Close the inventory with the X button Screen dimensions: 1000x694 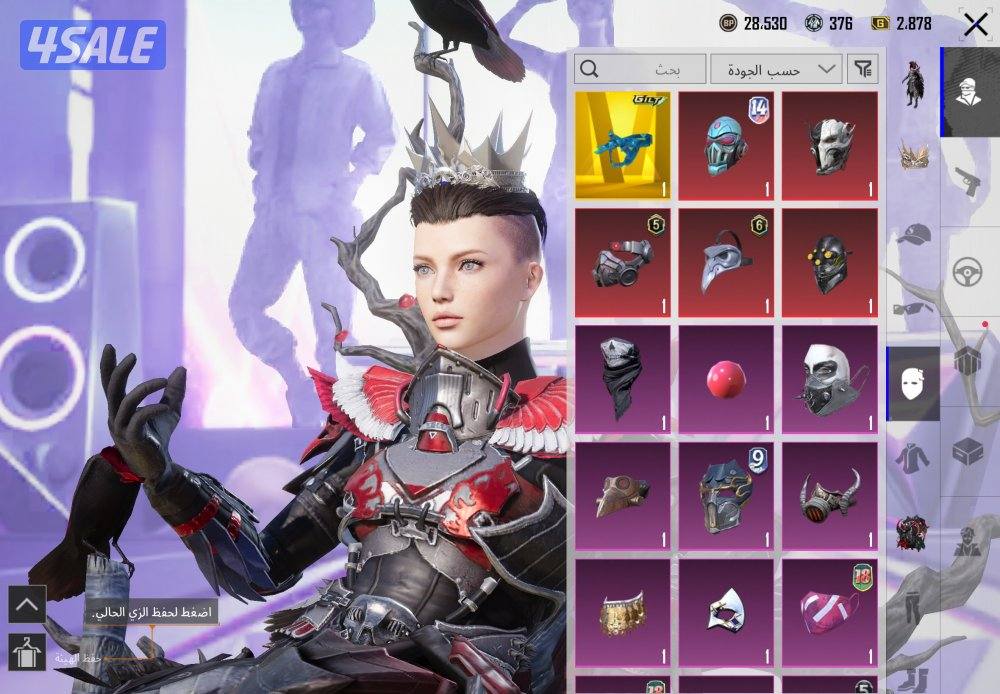click(x=974, y=25)
